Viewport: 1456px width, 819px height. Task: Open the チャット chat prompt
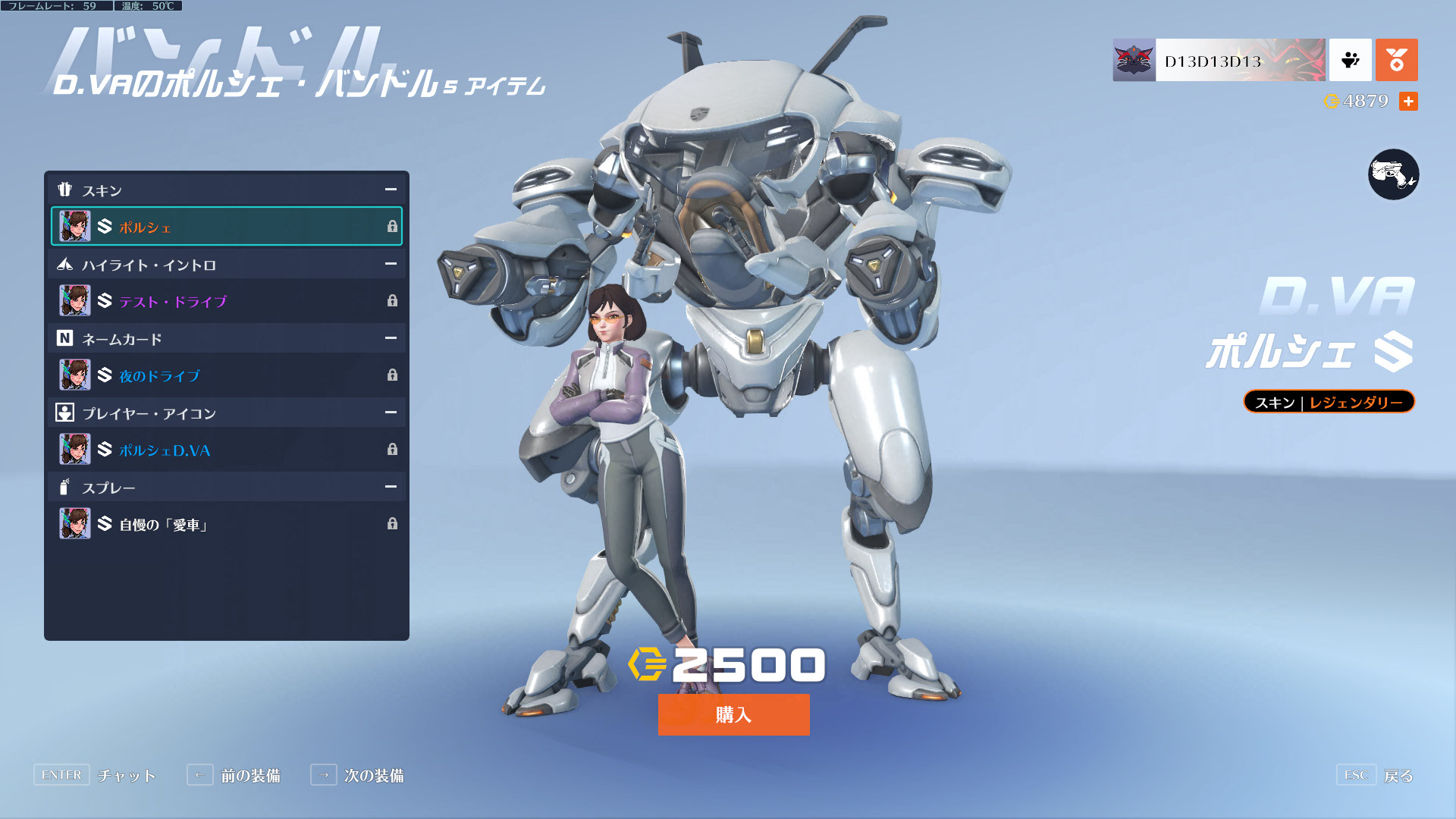coord(96,775)
